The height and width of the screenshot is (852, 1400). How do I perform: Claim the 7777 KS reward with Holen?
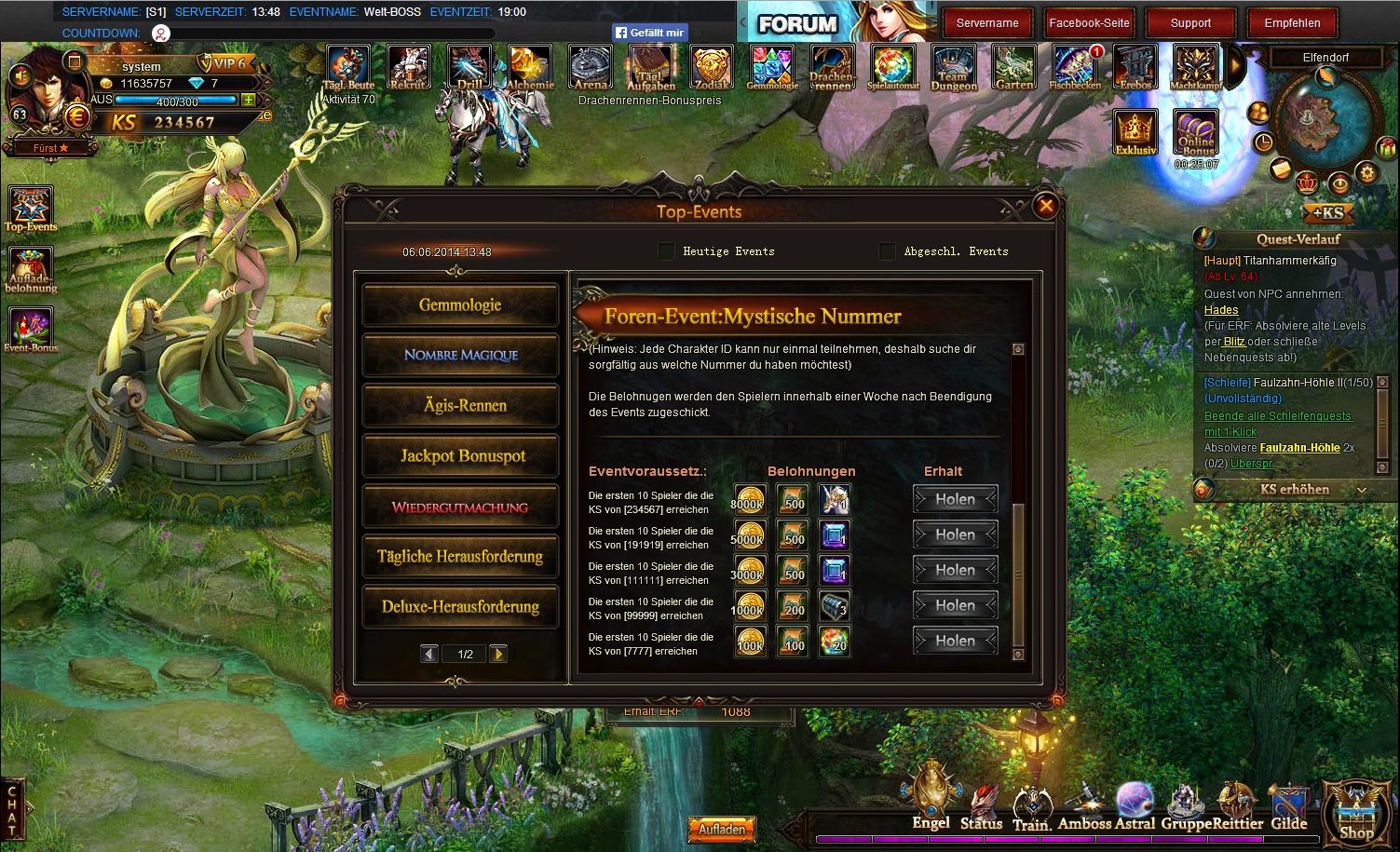(955, 642)
